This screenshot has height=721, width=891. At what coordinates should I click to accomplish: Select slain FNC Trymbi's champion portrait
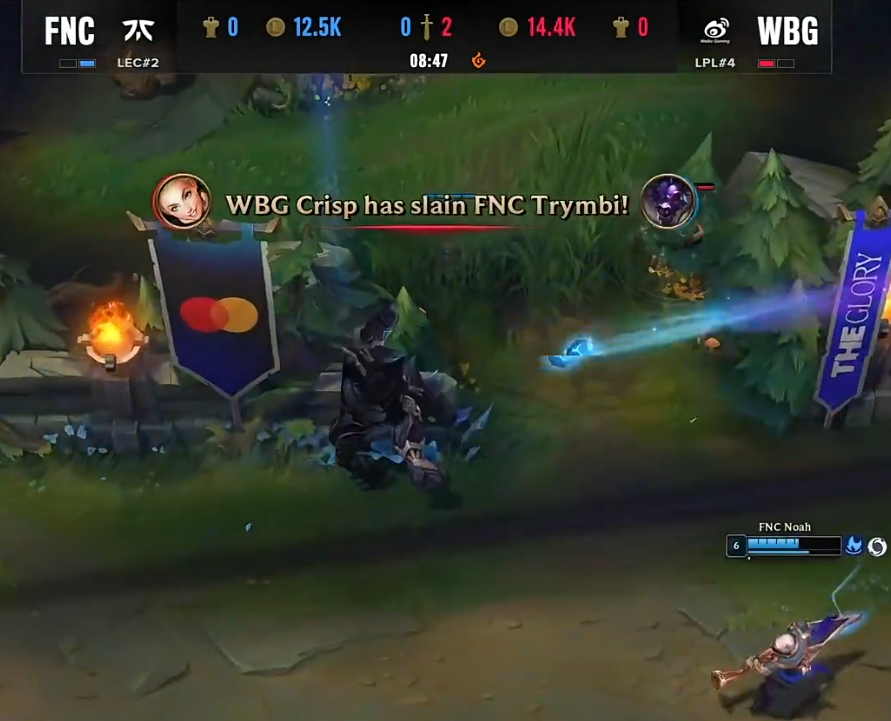point(667,201)
